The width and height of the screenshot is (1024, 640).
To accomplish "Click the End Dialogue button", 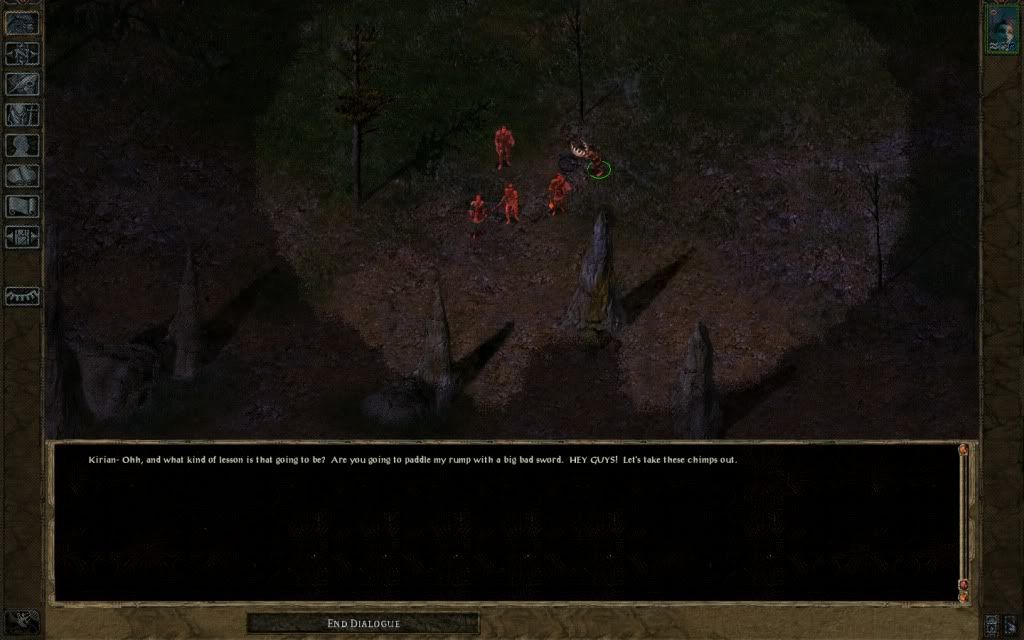I will [363, 624].
